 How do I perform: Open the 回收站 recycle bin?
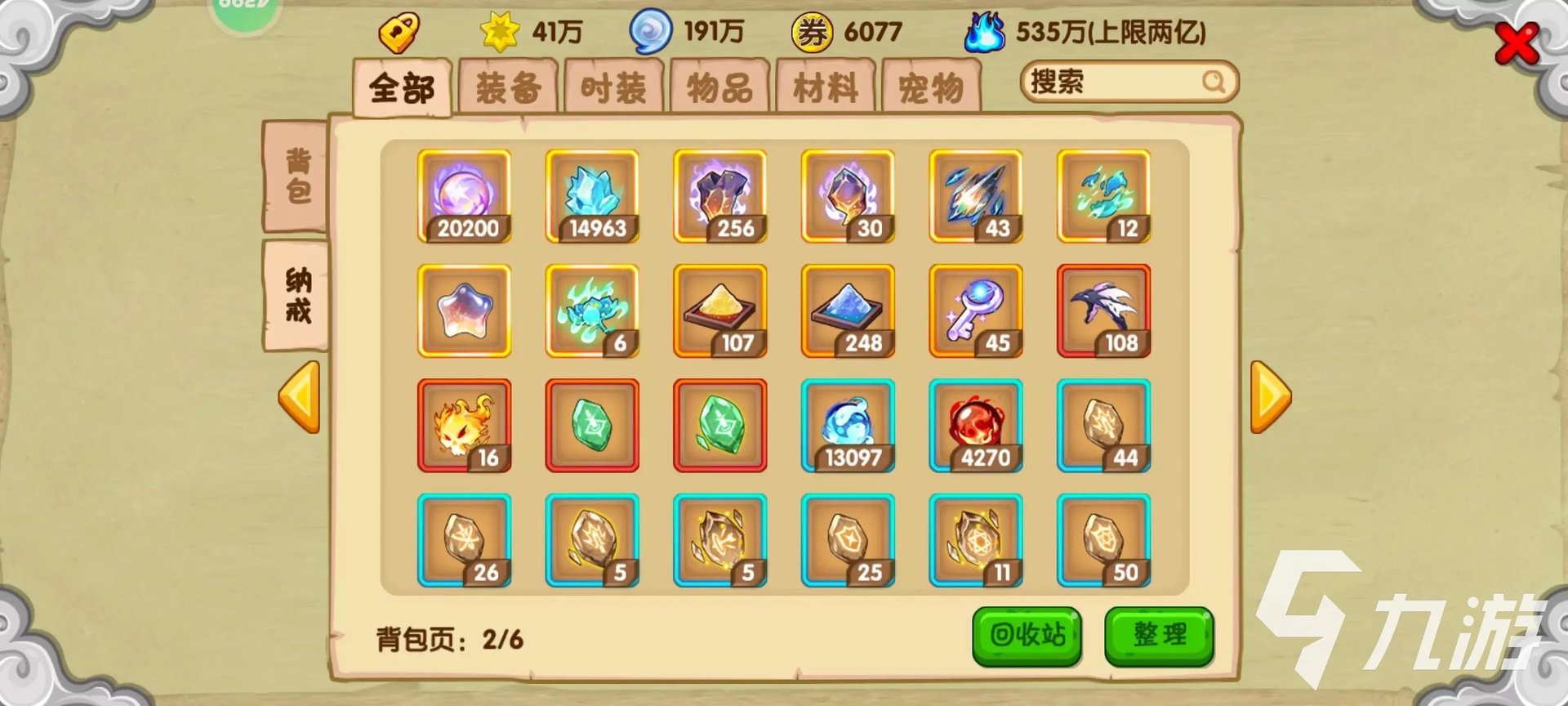[x=1027, y=635]
